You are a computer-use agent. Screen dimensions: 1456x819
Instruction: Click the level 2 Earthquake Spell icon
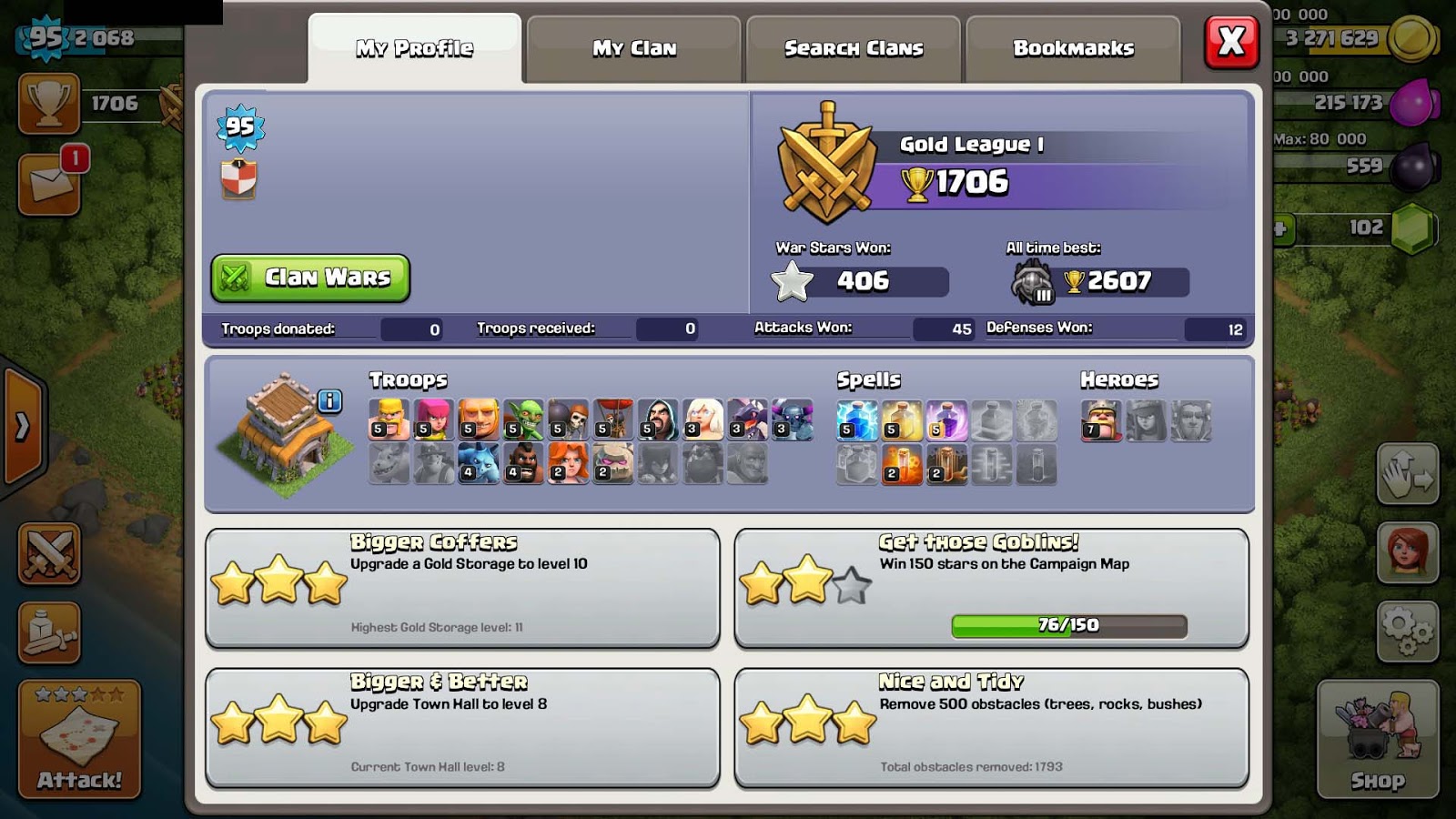[x=945, y=466]
